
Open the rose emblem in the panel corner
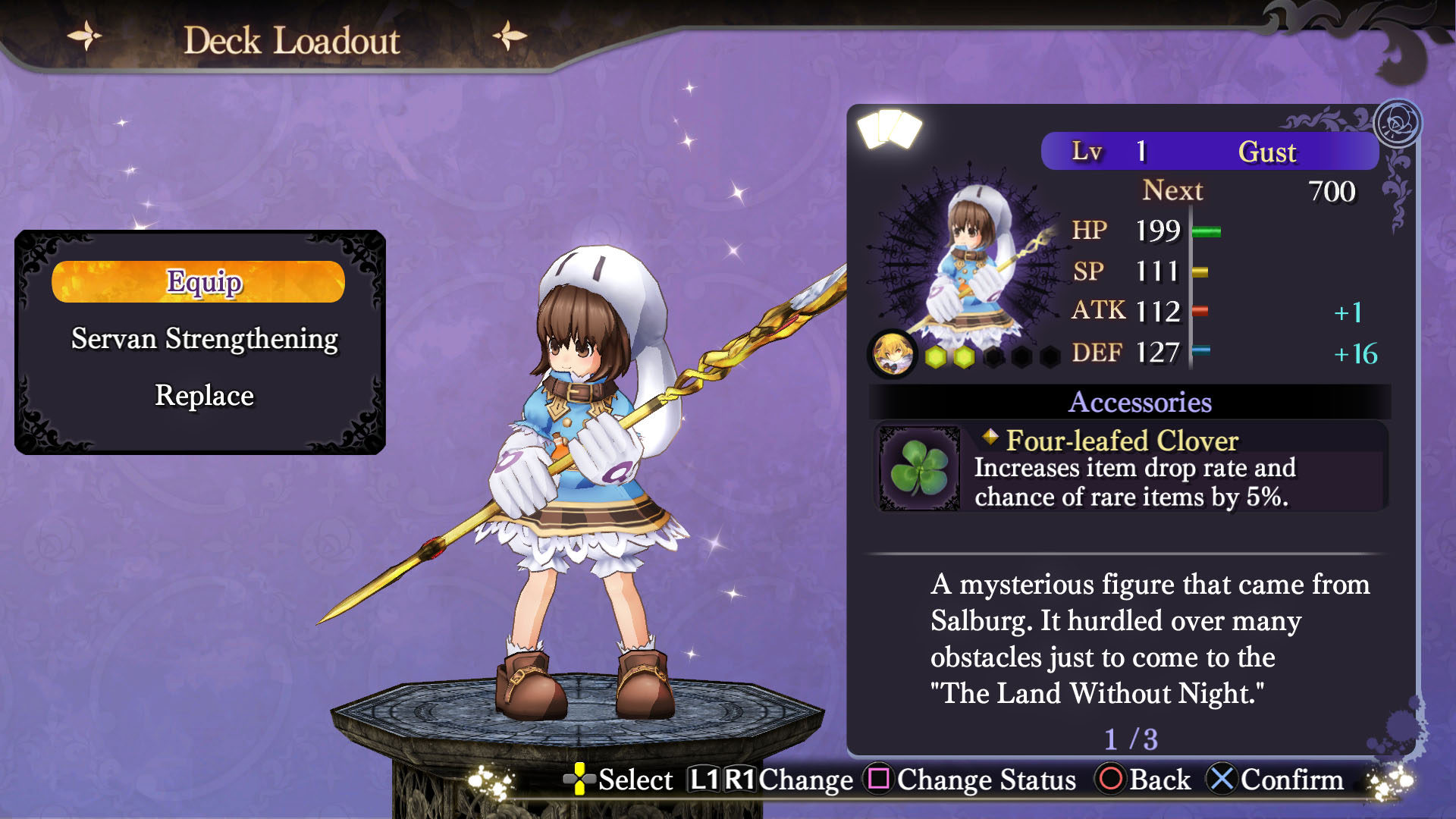click(1397, 123)
